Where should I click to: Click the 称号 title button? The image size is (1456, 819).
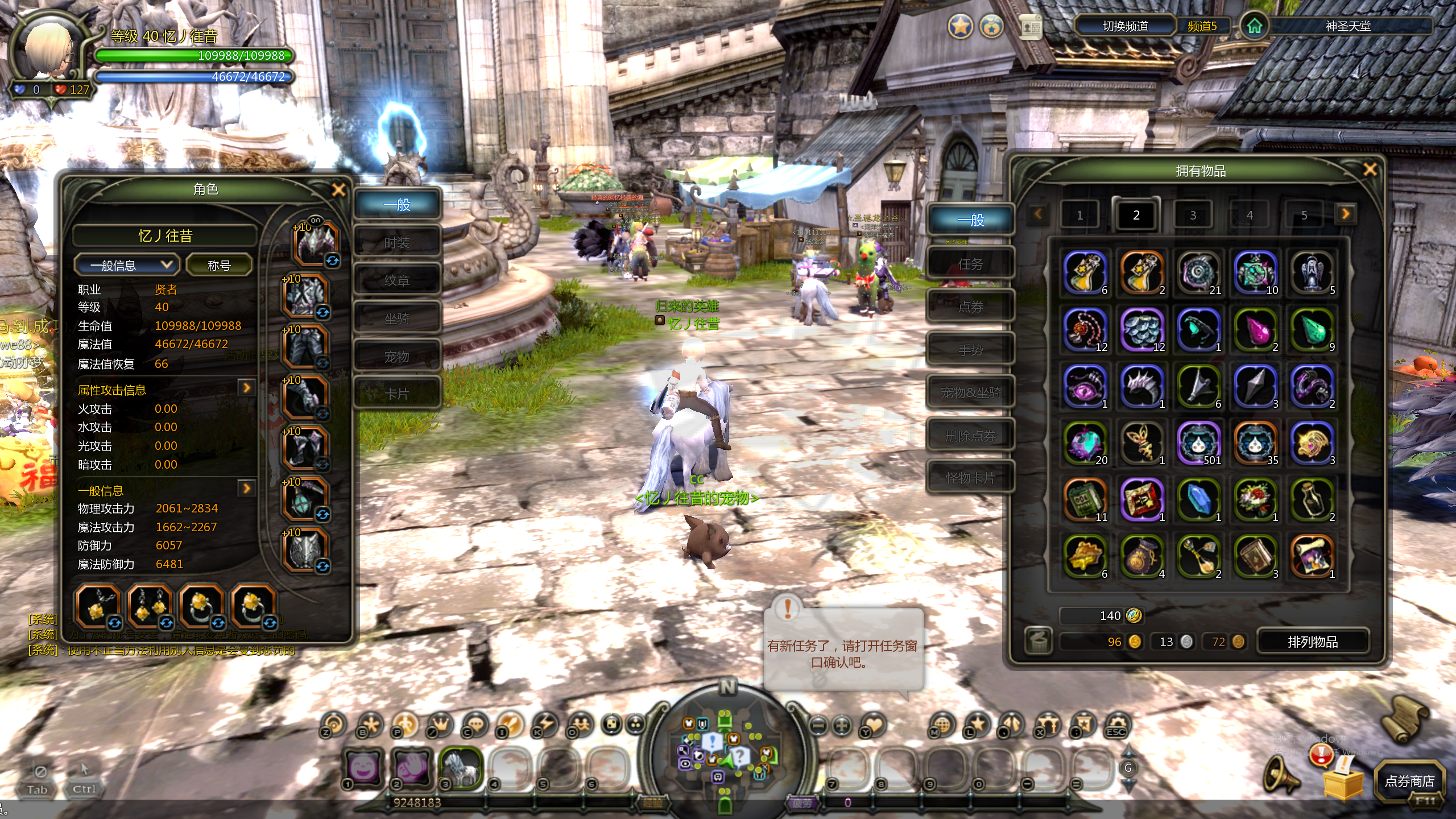pyautogui.click(x=219, y=265)
